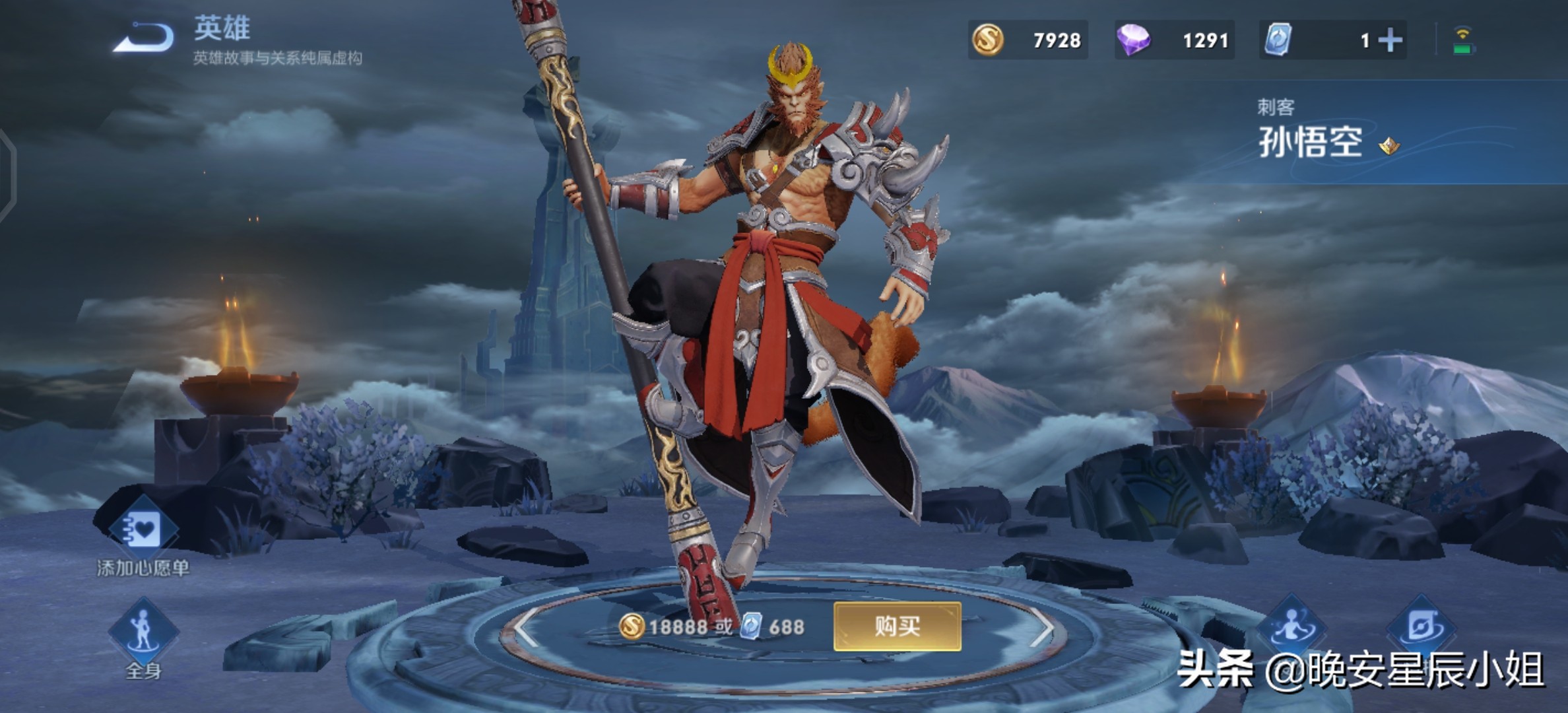1568x713 pixels.
Task: Open the purple diamond balance
Action: (x=1174, y=40)
